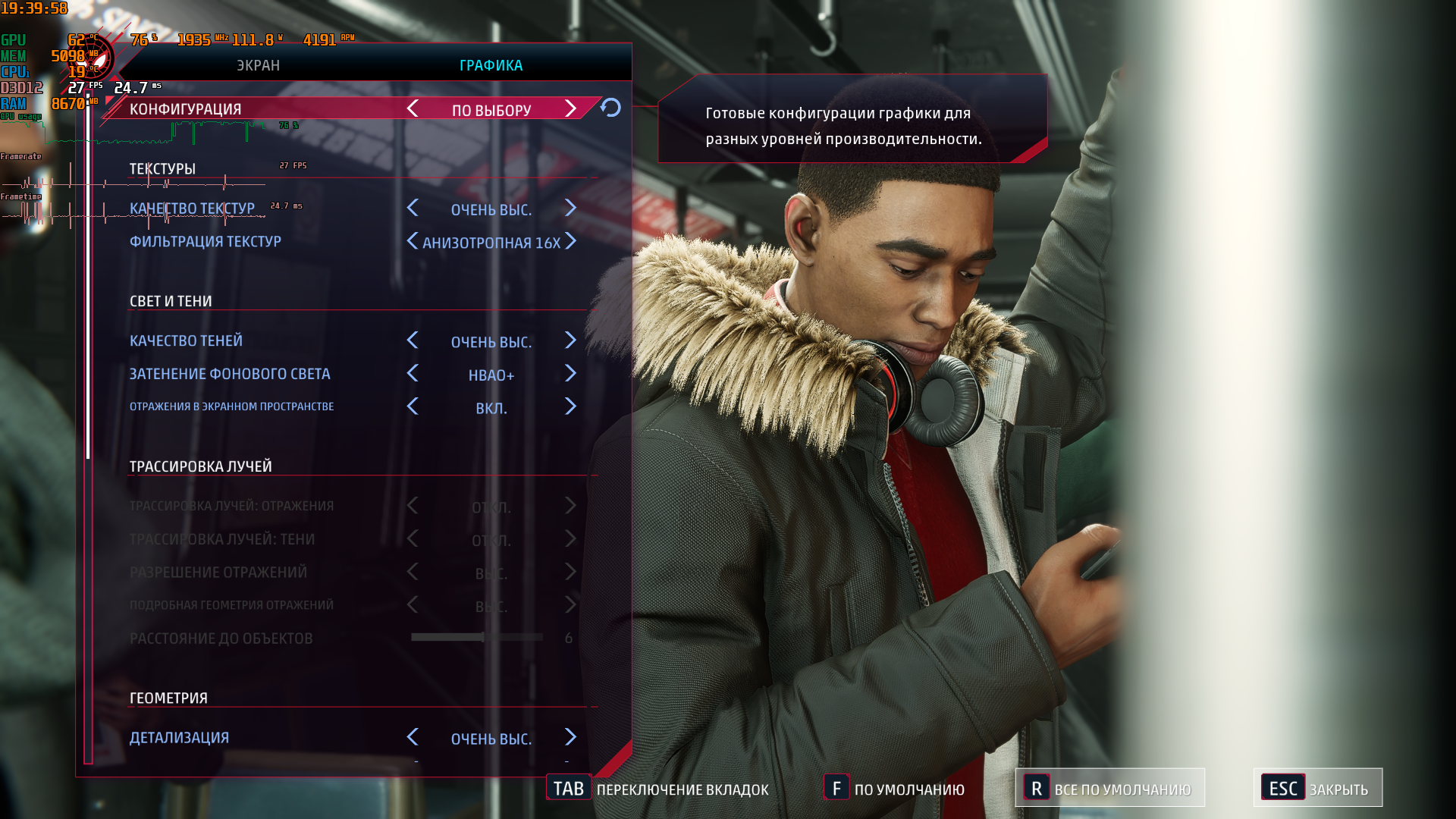The width and height of the screenshot is (1456, 819).
Task: Switch ЗАТЕНЕНИЕ ФОНОВОГО СВЕТА left arrow
Action: [x=413, y=374]
